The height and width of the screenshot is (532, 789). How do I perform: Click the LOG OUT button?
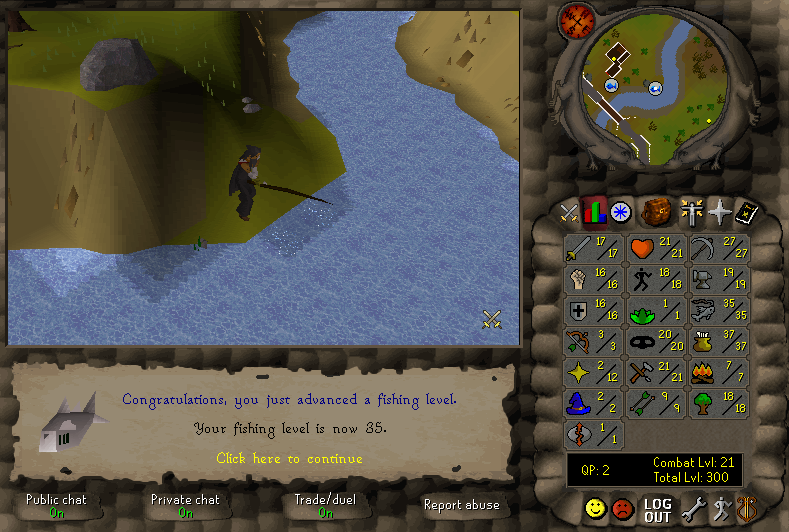[657, 510]
